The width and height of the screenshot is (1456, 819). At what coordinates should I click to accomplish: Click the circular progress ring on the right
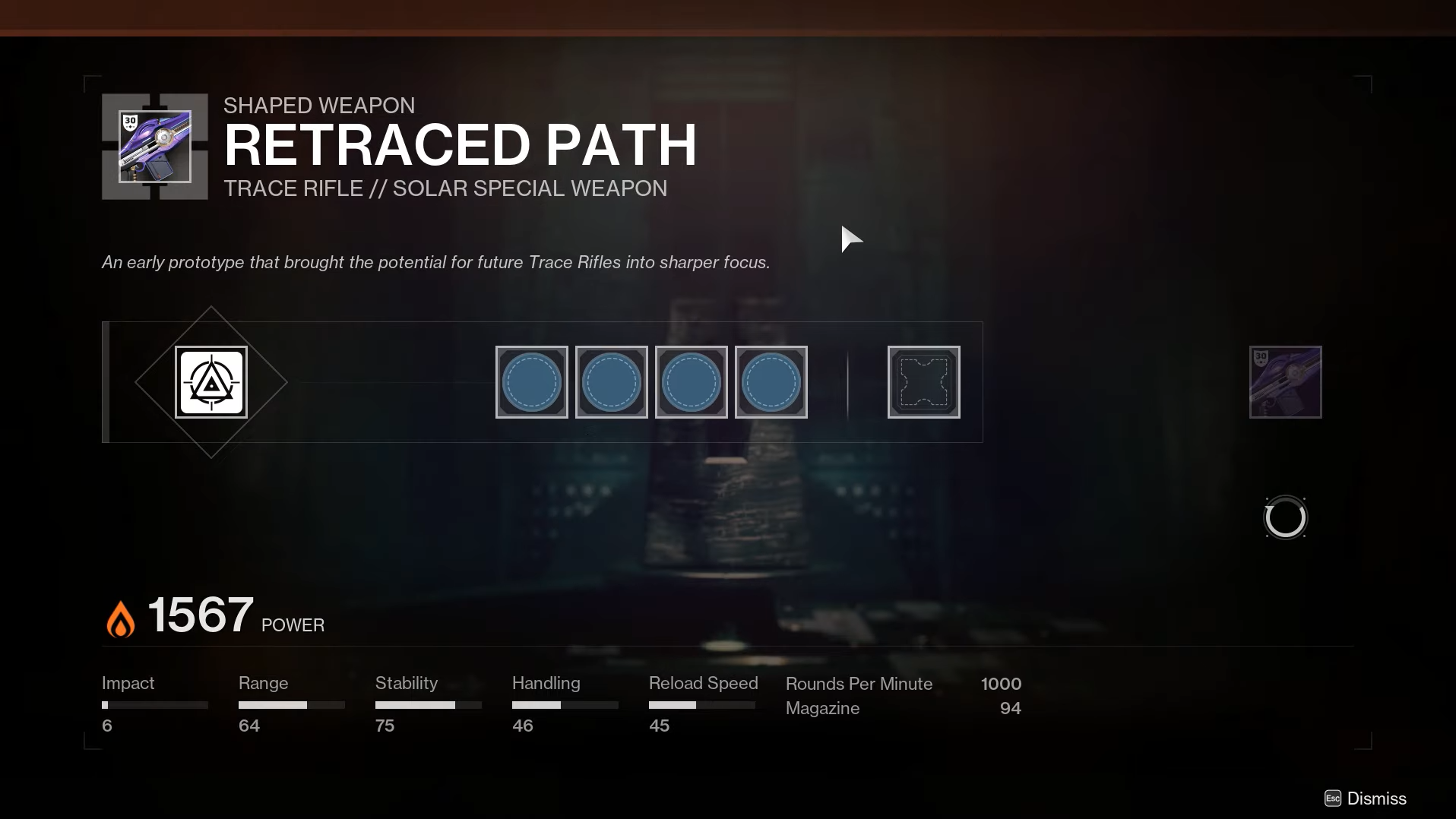(1285, 517)
